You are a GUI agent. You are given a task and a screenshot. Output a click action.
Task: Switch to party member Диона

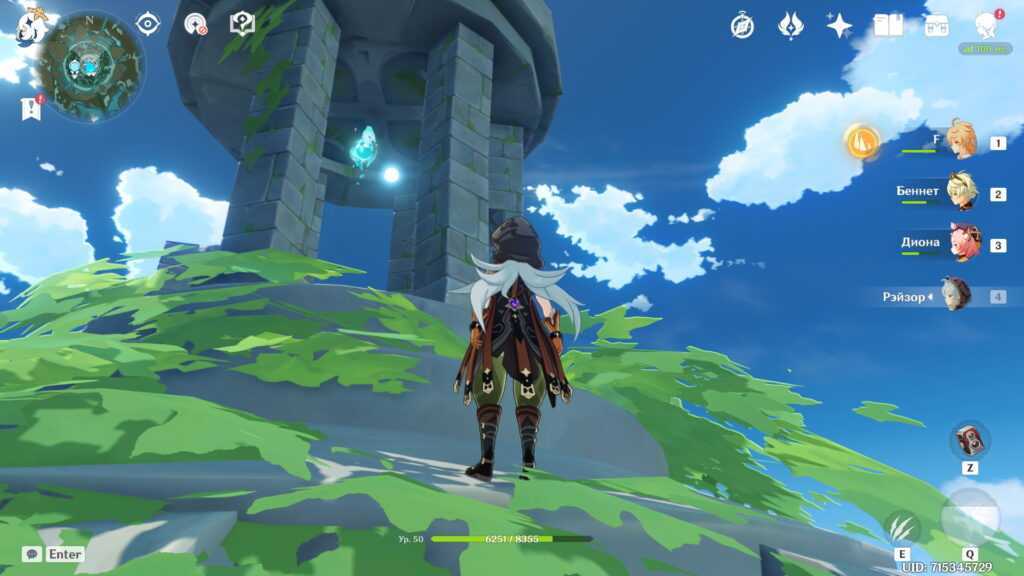click(964, 244)
